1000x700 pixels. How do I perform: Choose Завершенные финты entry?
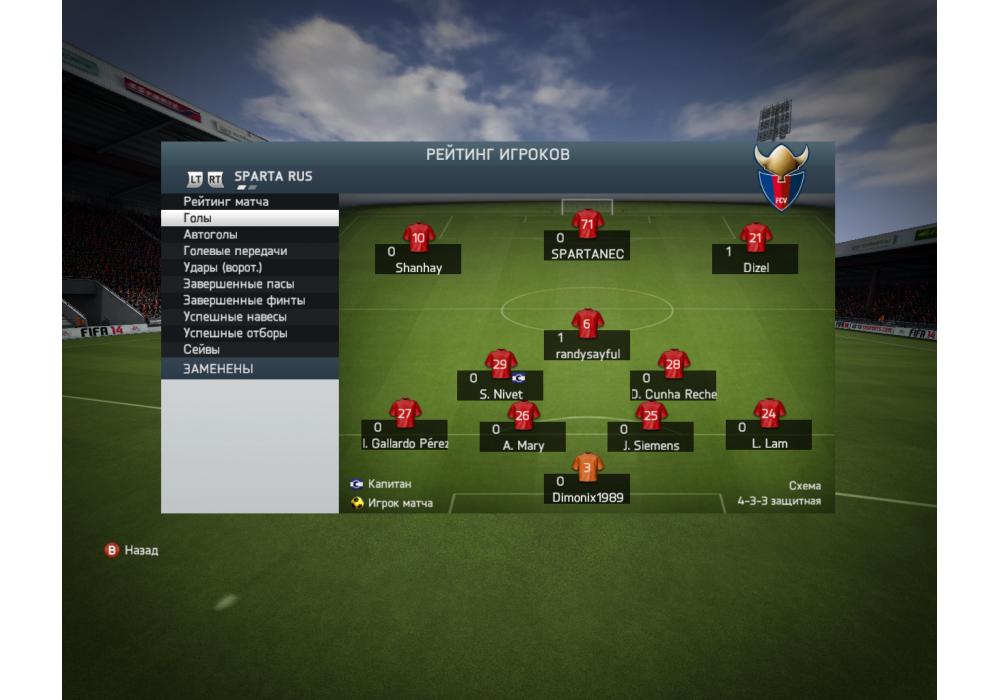point(250,300)
